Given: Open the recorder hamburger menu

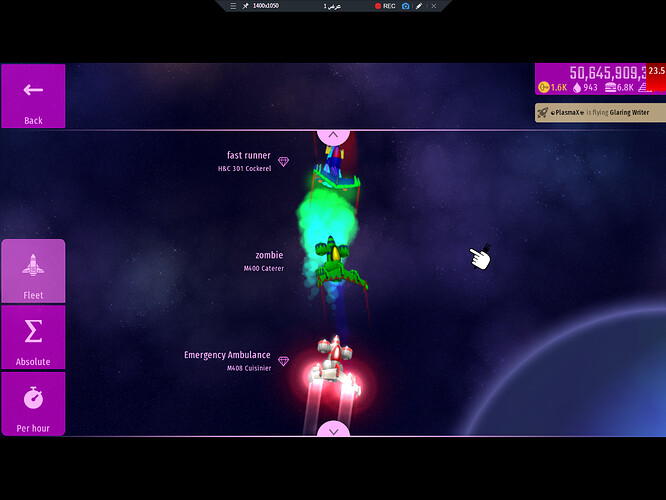Looking at the screenshot, I should coord(233,6).
